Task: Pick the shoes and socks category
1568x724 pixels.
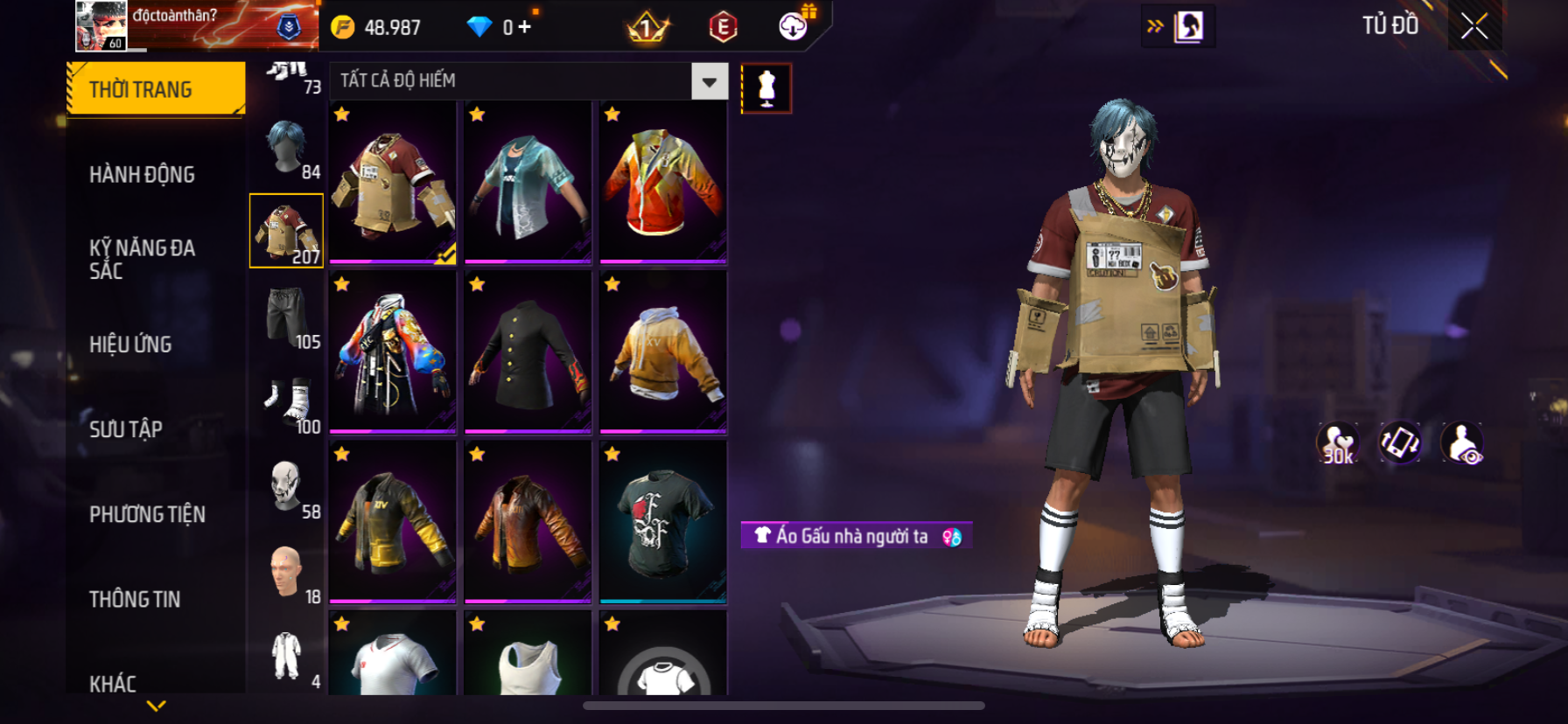Action: coord(287,402)
